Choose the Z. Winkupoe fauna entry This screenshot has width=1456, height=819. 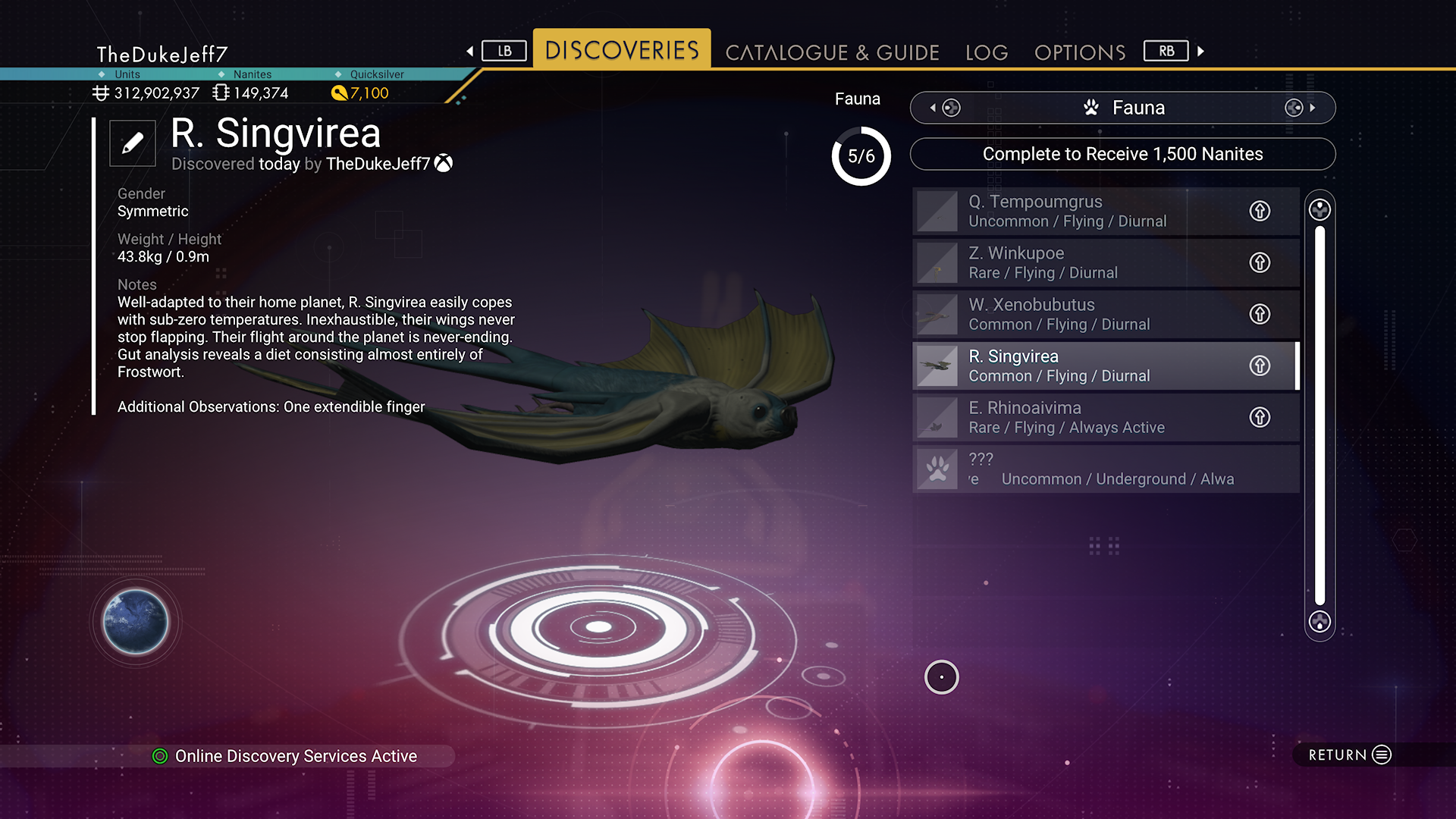point(1077,262)
